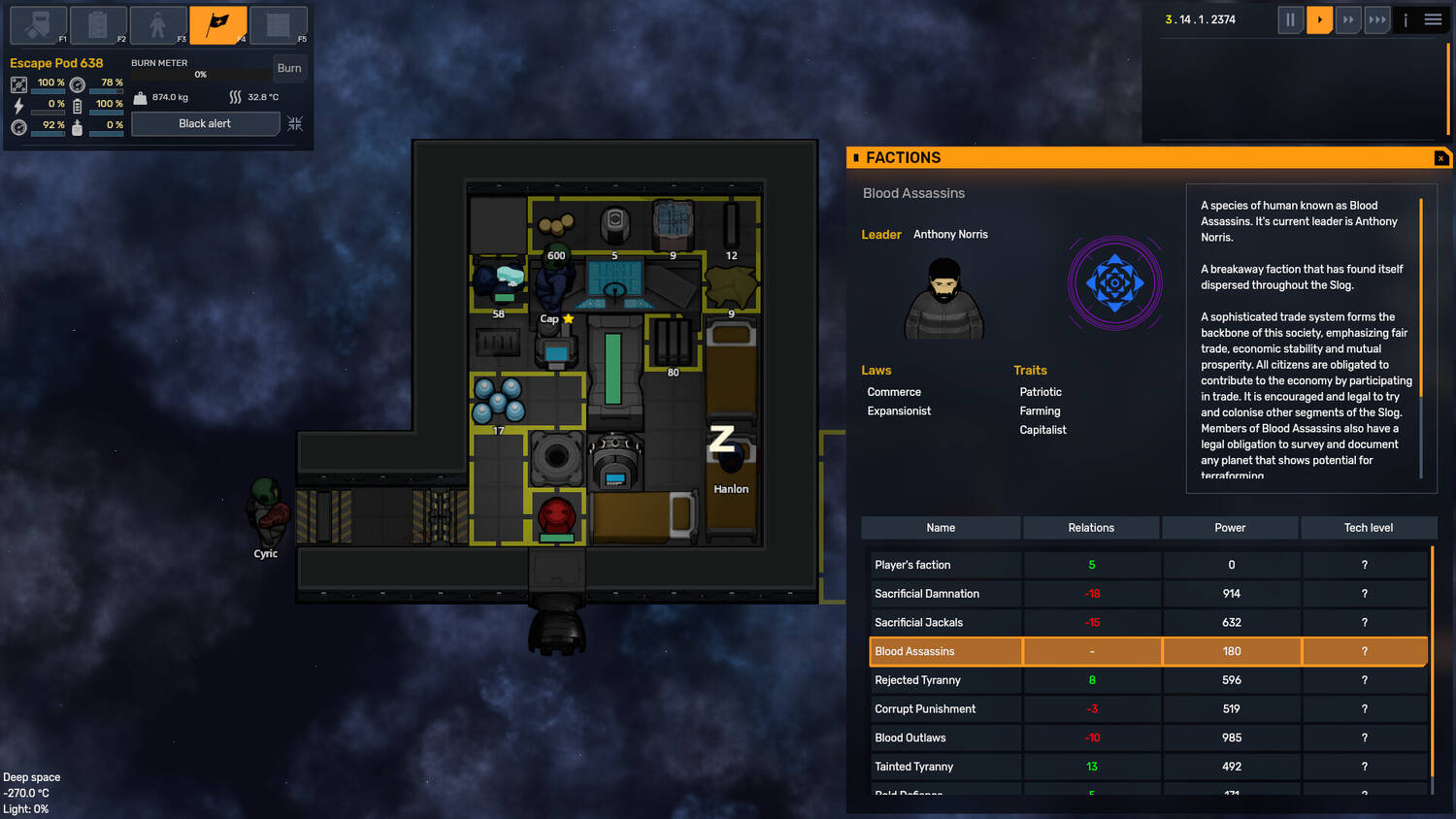Click the collapse arrows icon beside Black alert
Image resolution: width=1456 pixels, height=819 pixels.
[295, 123]
